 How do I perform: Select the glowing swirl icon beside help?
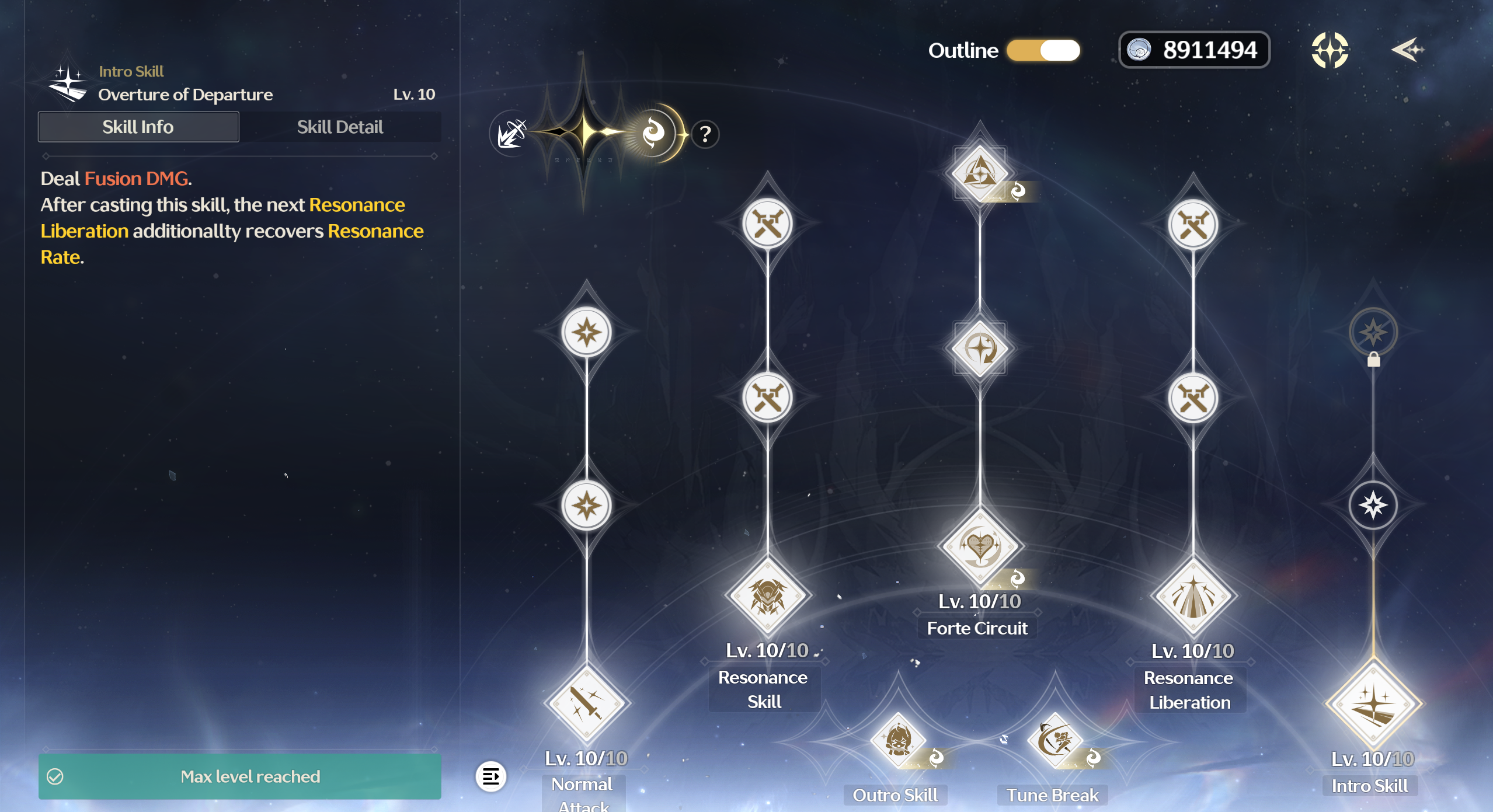click(x=653, y=134)
